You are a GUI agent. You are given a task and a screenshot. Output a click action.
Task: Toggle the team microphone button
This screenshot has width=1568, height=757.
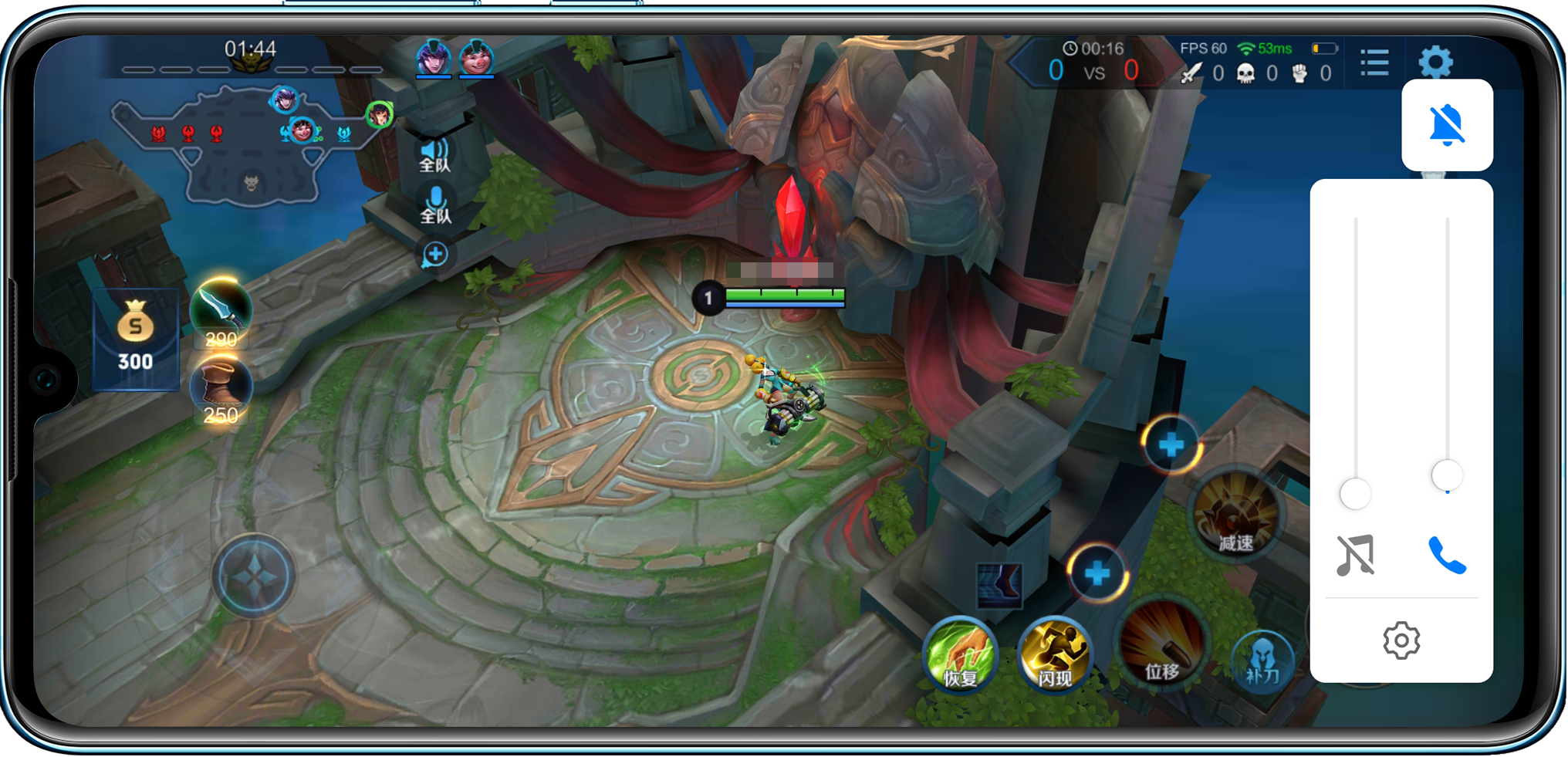435,204
